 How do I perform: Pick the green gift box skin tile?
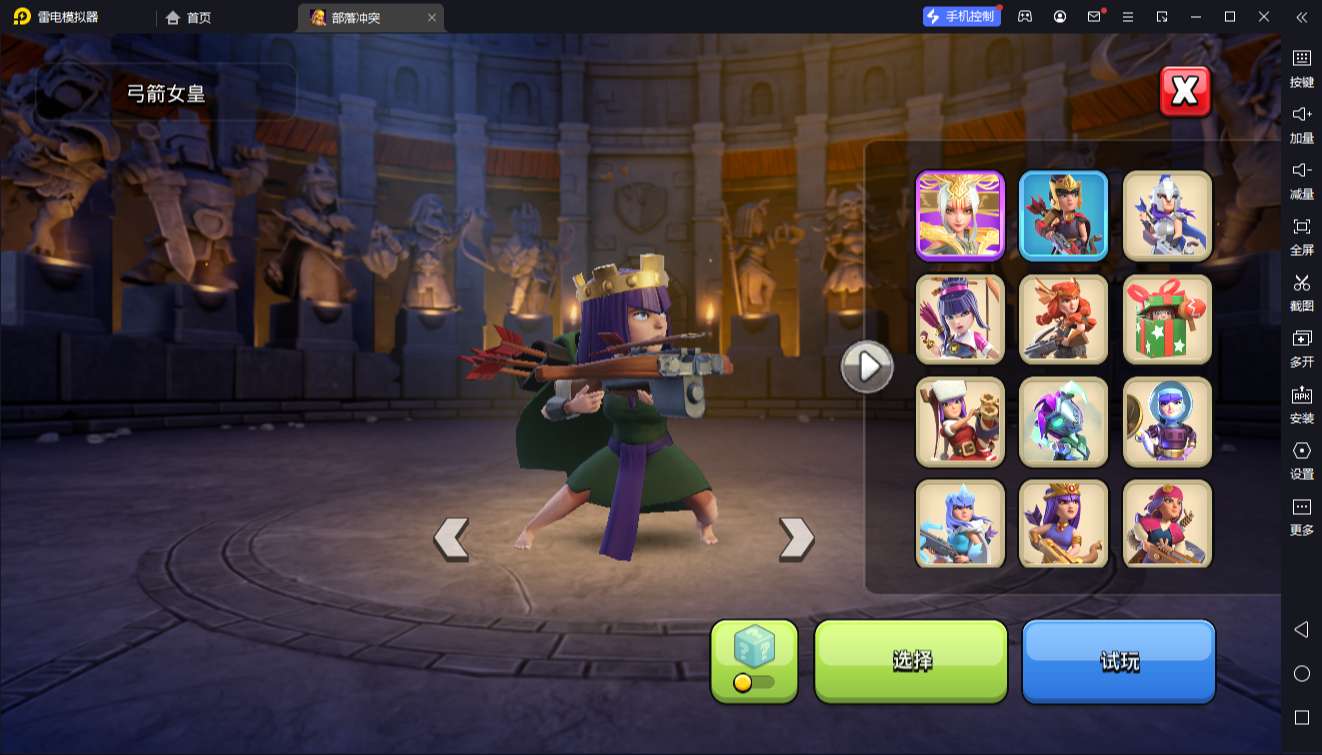(x=1167, y=319)
